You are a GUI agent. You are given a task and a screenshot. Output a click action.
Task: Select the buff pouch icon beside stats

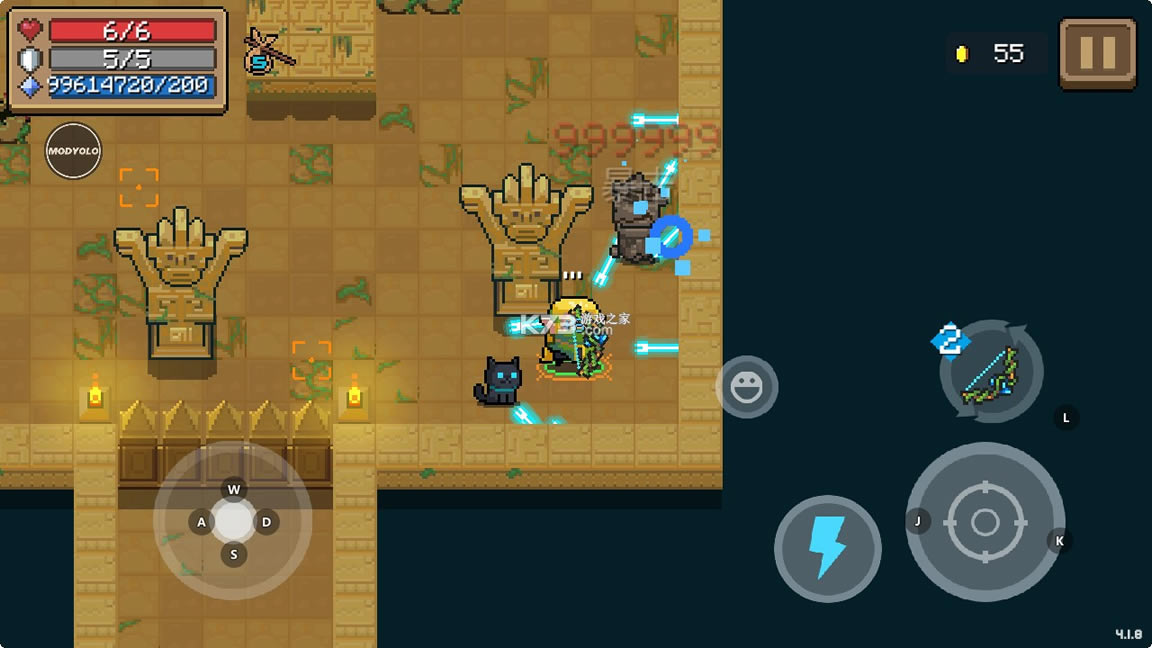pyautogui.click(x=263, y=53)
